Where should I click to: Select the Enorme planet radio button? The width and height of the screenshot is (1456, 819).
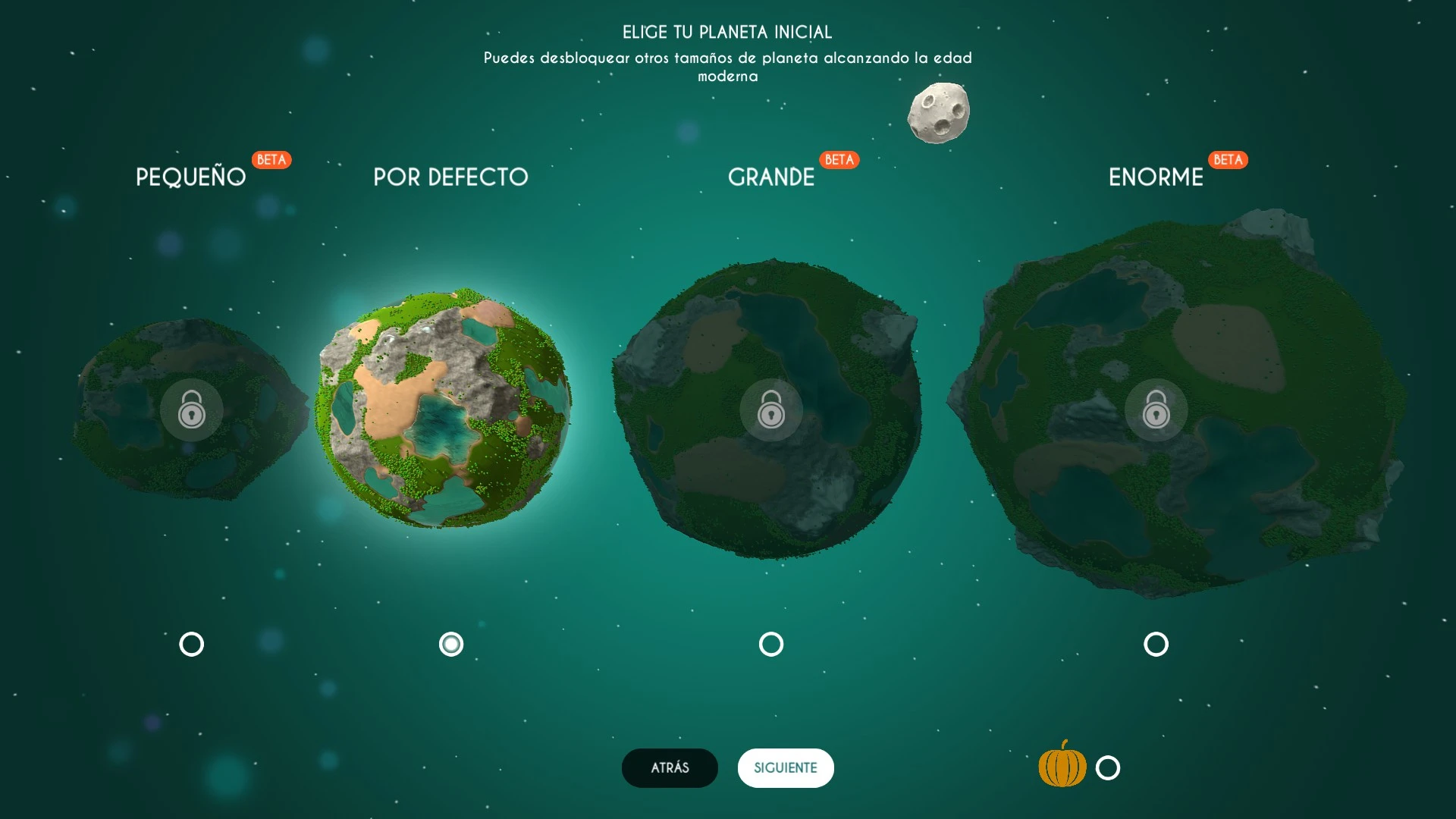point(1156,644)
